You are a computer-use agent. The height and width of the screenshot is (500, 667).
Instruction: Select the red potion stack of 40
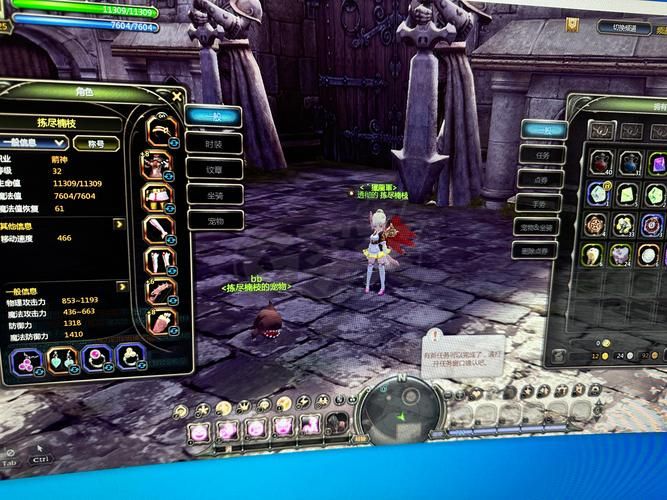point(600,162)
